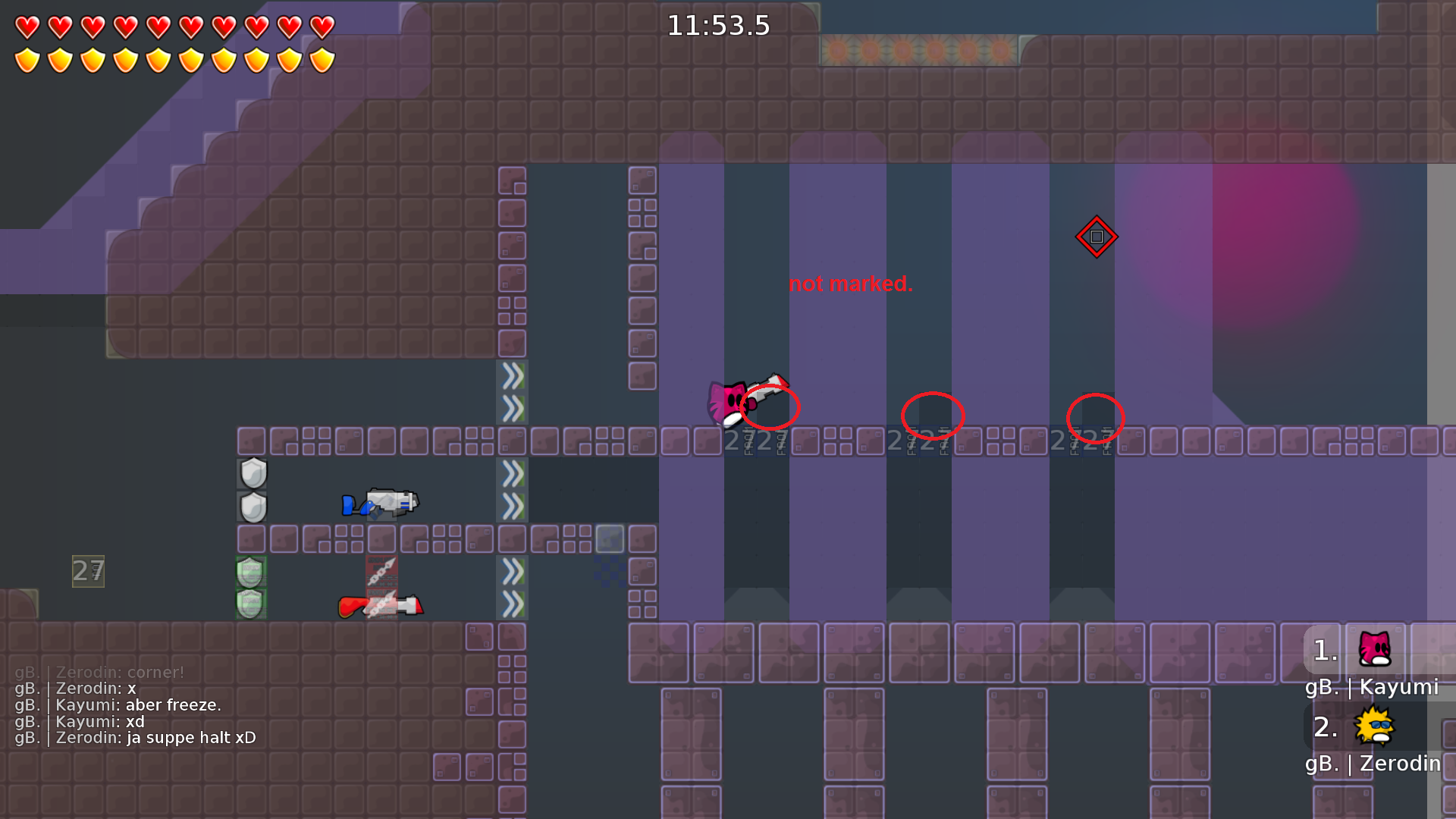The width and height of the screenshot is (1456, 819).
Task: Click the 11:53.5 race timer display
Action: click(x=718, y=25)
